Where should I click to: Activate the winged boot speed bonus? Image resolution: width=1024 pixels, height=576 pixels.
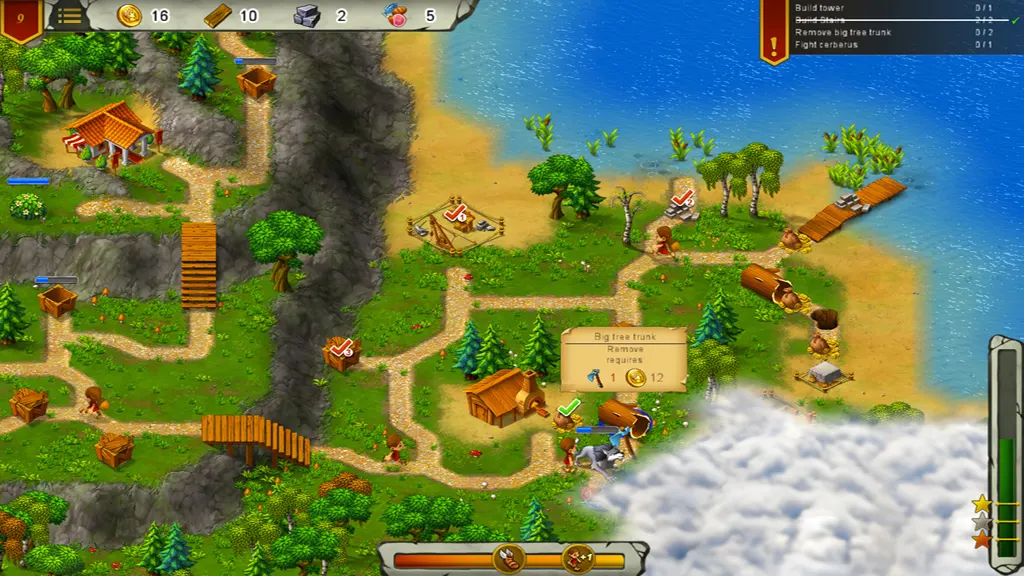tap(509, 559)
